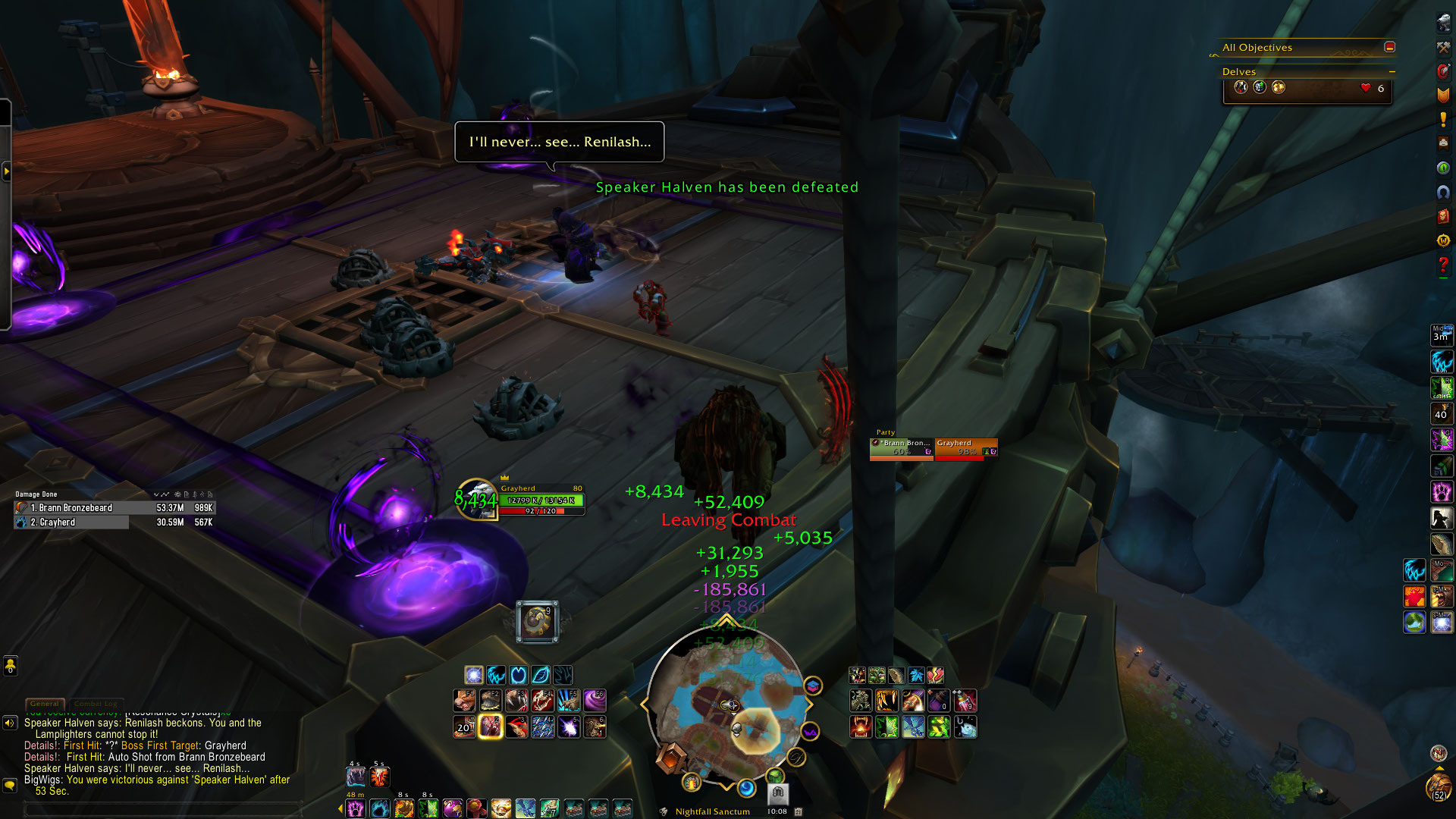Click the minimap
The height and width of the screenshot is (819, 1456).
tap(726, 705)
